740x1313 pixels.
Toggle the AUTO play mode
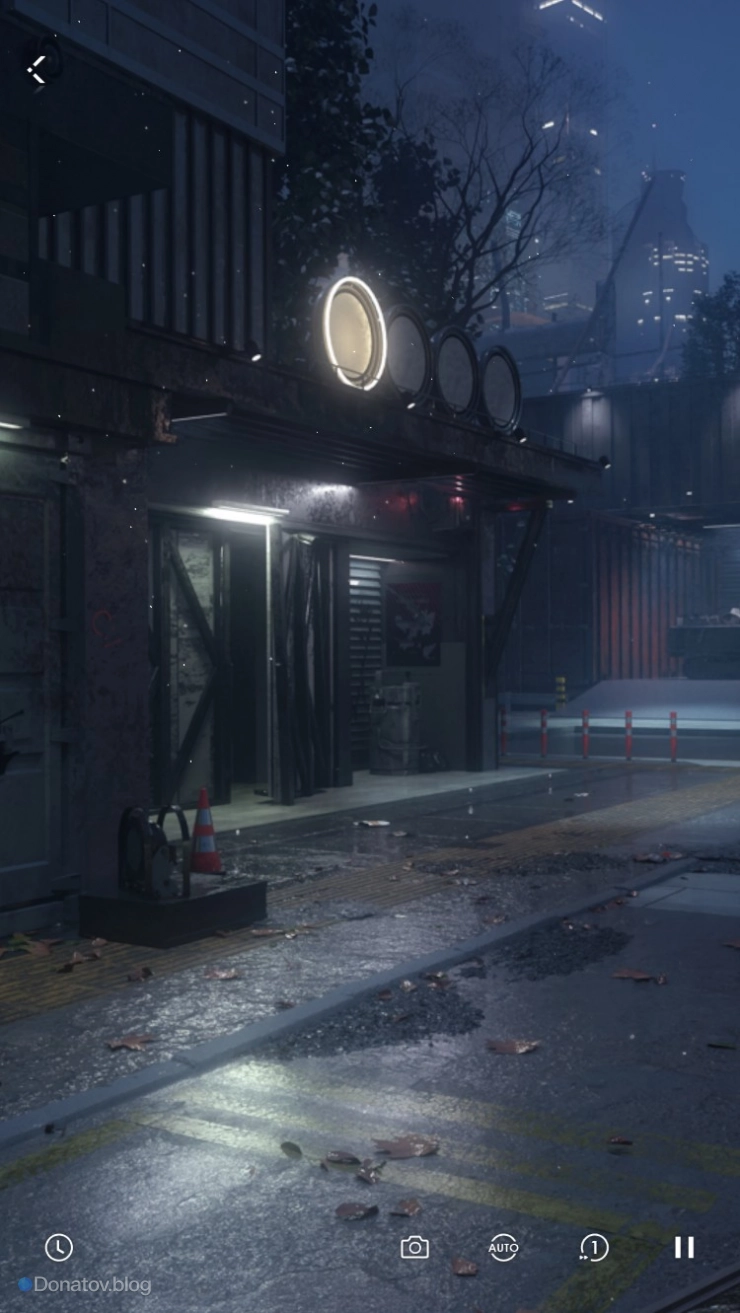pos(503,1247)
